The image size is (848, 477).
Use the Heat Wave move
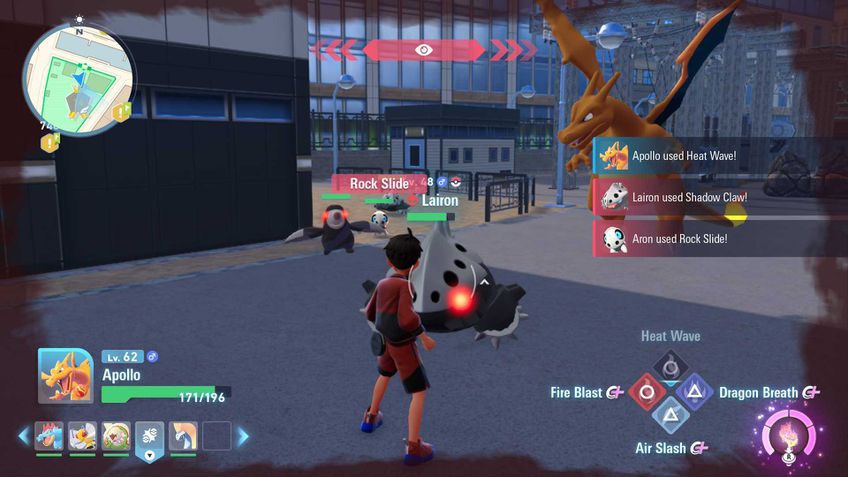(669, 365)
